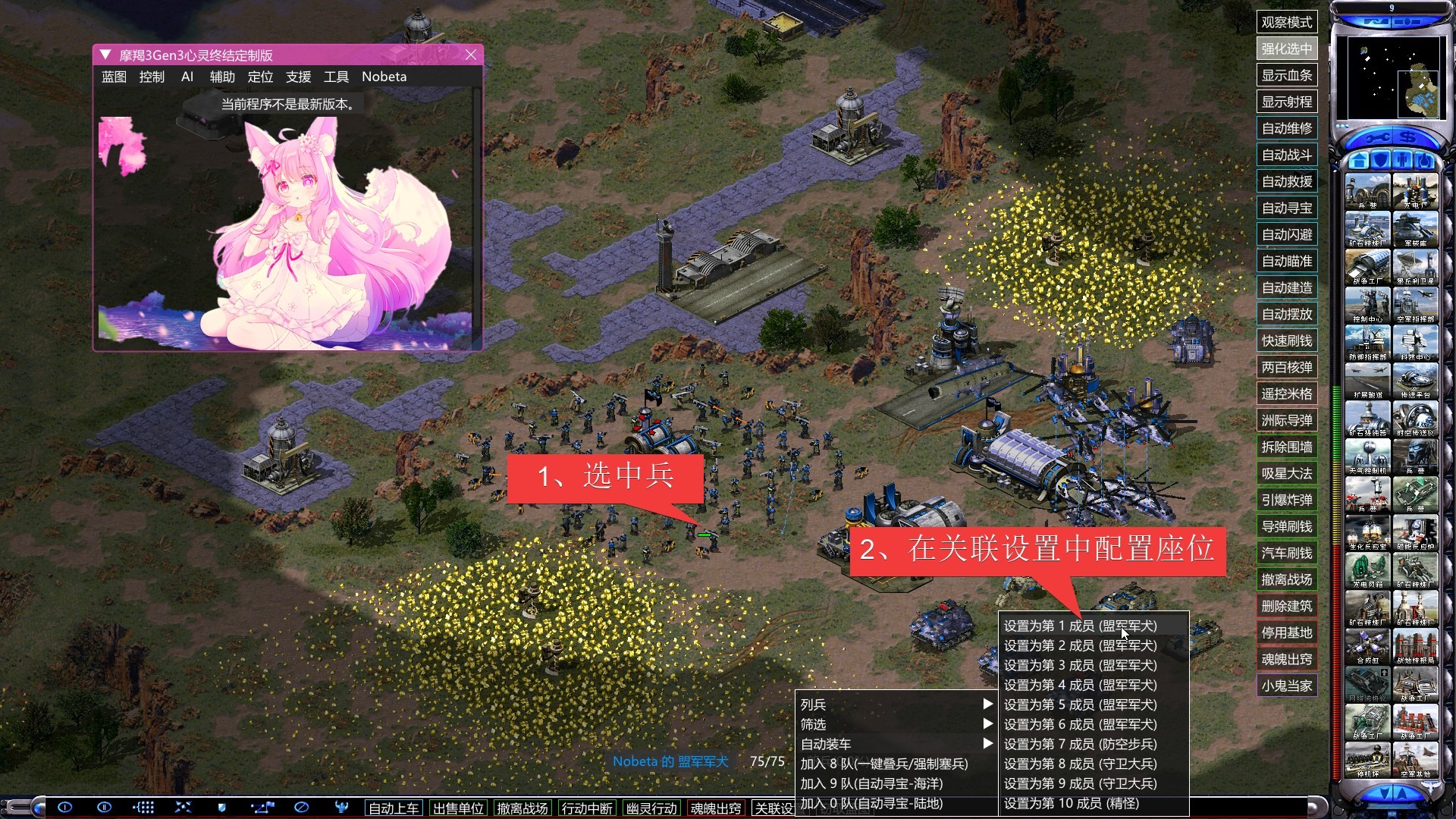Select 拆除围墙 button
Image resolution: width=1456 pixels, height=819 pixels.
tap(1286, 447)
